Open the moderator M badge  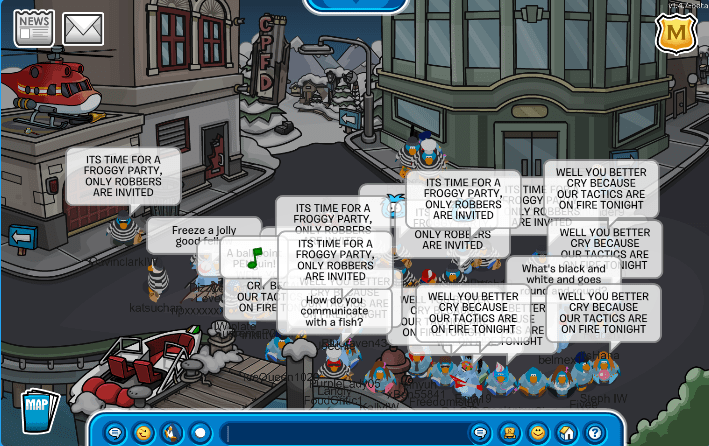(677, 34)
